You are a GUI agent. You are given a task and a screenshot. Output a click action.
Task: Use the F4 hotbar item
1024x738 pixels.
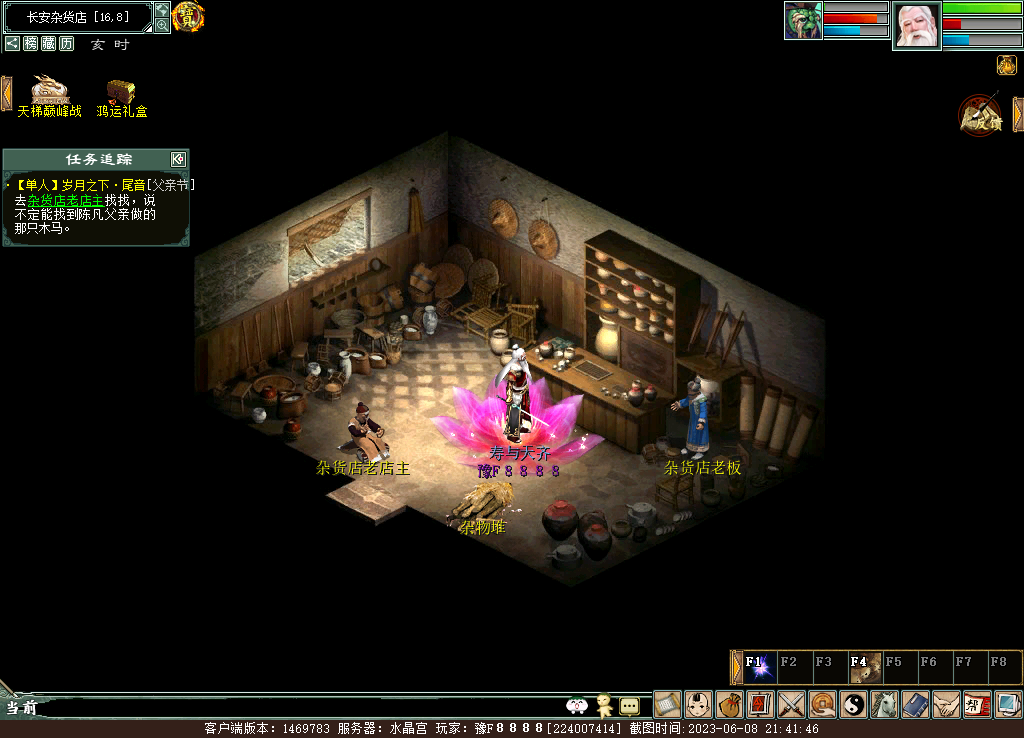coord(866,667)
